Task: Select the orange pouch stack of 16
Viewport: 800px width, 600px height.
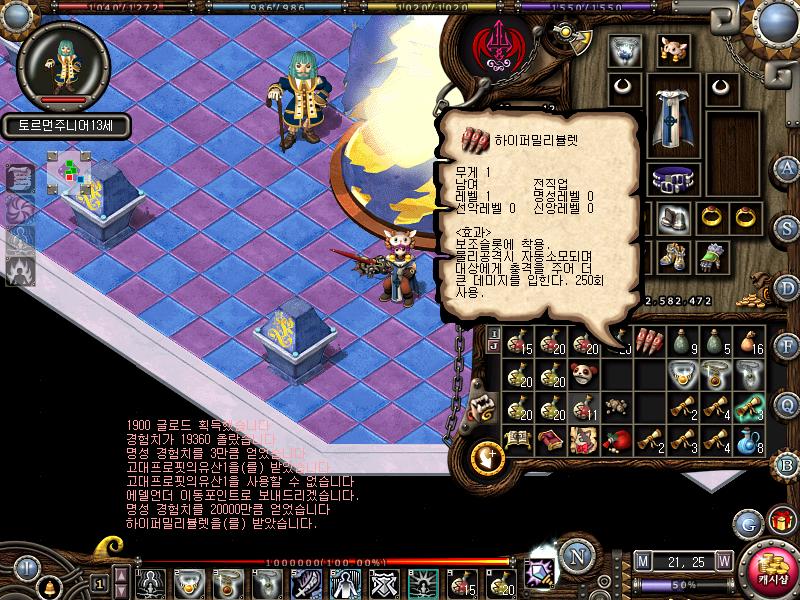Action: tap(750, 341)
